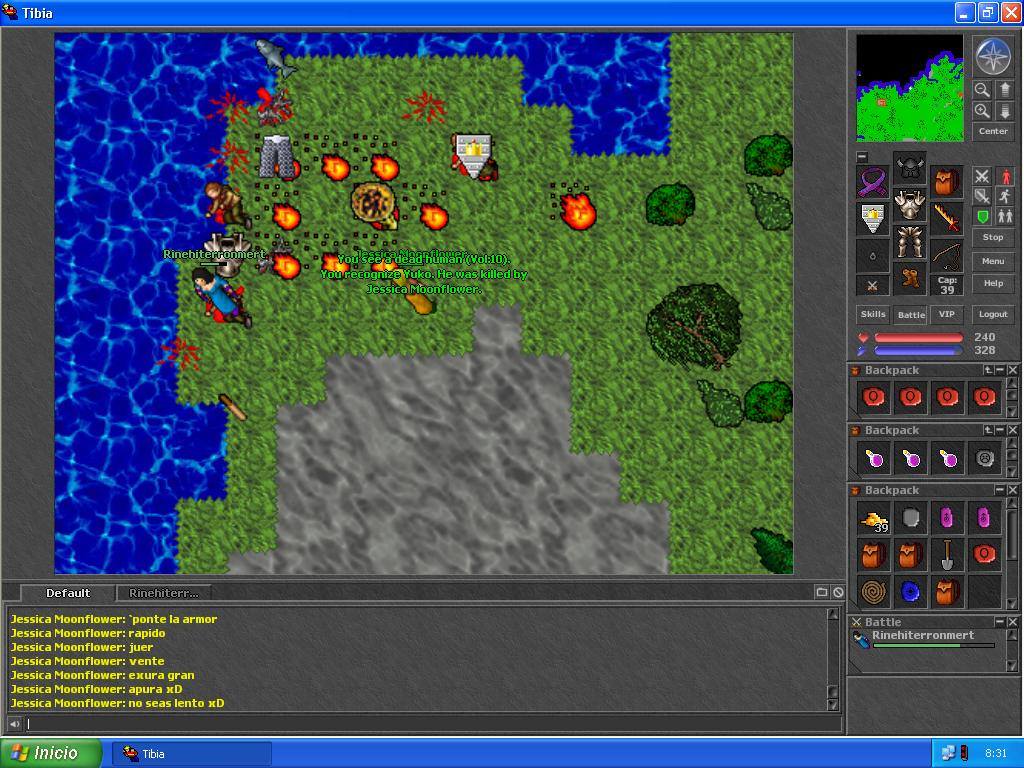Switch to the Default chat tab

coord(68,593)
